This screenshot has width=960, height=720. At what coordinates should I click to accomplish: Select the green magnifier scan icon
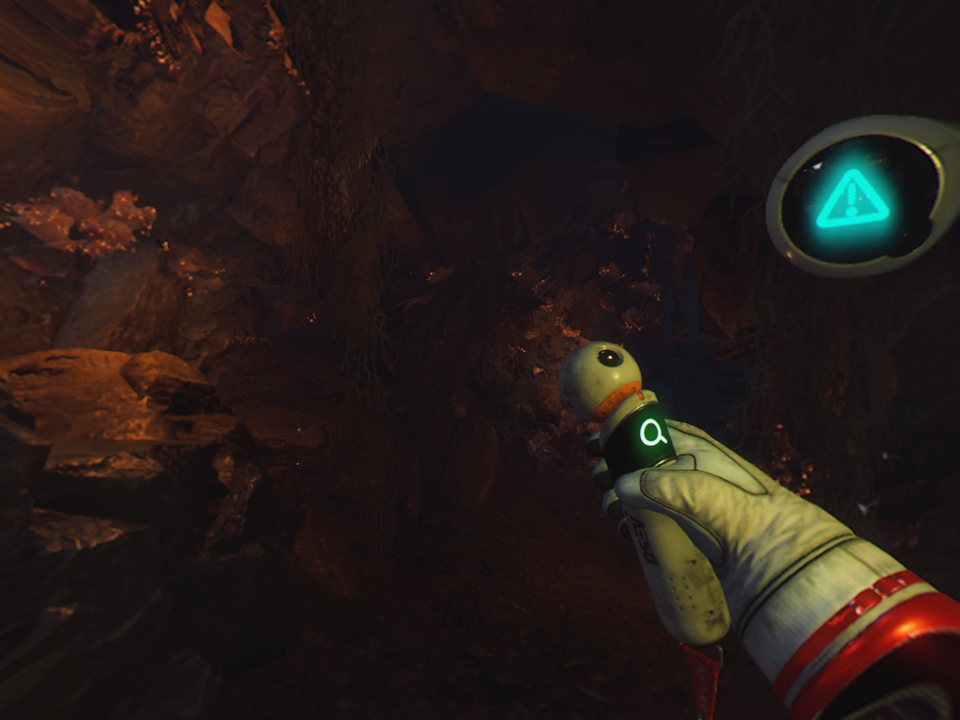coord(653,433)
